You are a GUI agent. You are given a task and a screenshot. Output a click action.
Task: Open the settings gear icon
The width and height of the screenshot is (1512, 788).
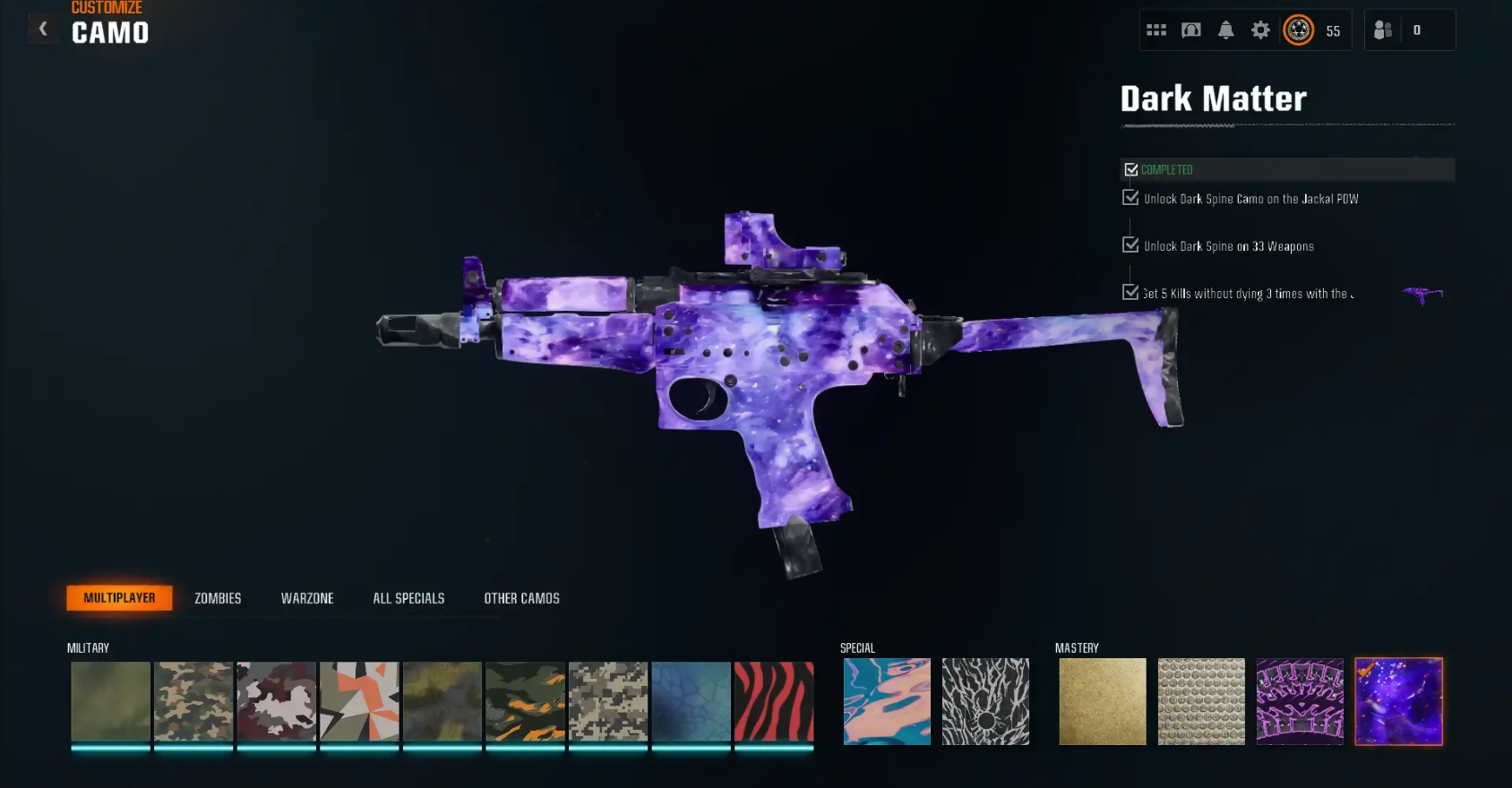1260,30
